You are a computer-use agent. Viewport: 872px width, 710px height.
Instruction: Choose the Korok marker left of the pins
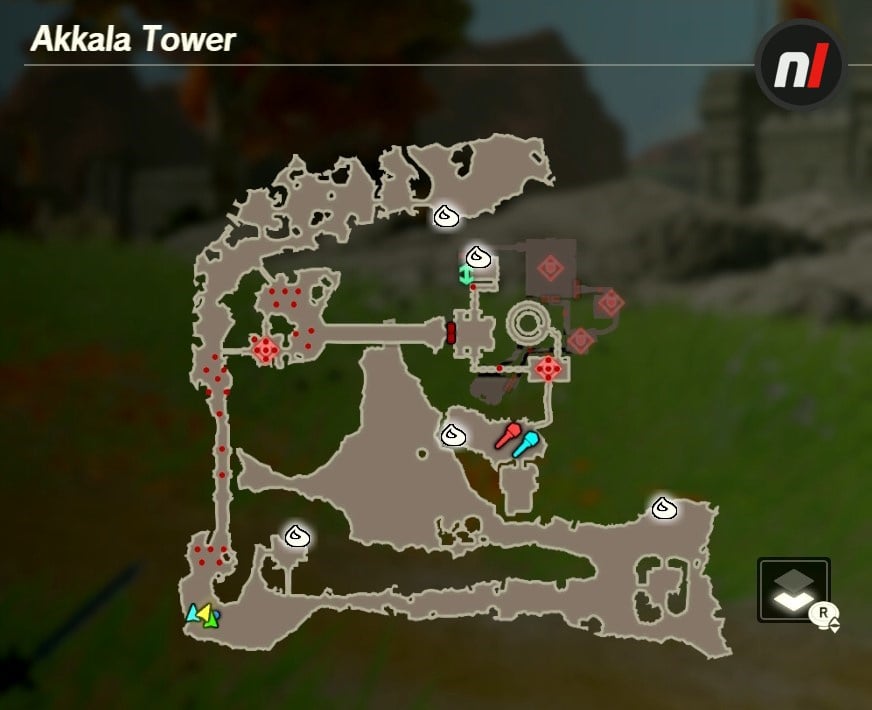click(454, 435)
